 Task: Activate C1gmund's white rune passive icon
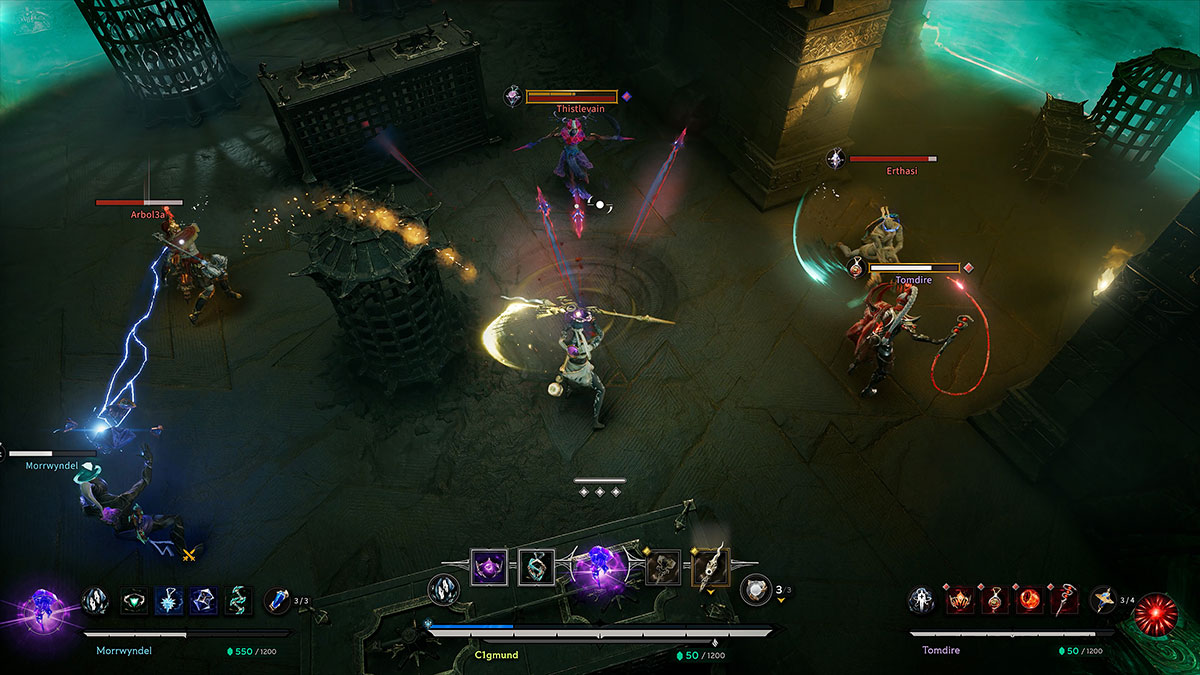[442, 590]
